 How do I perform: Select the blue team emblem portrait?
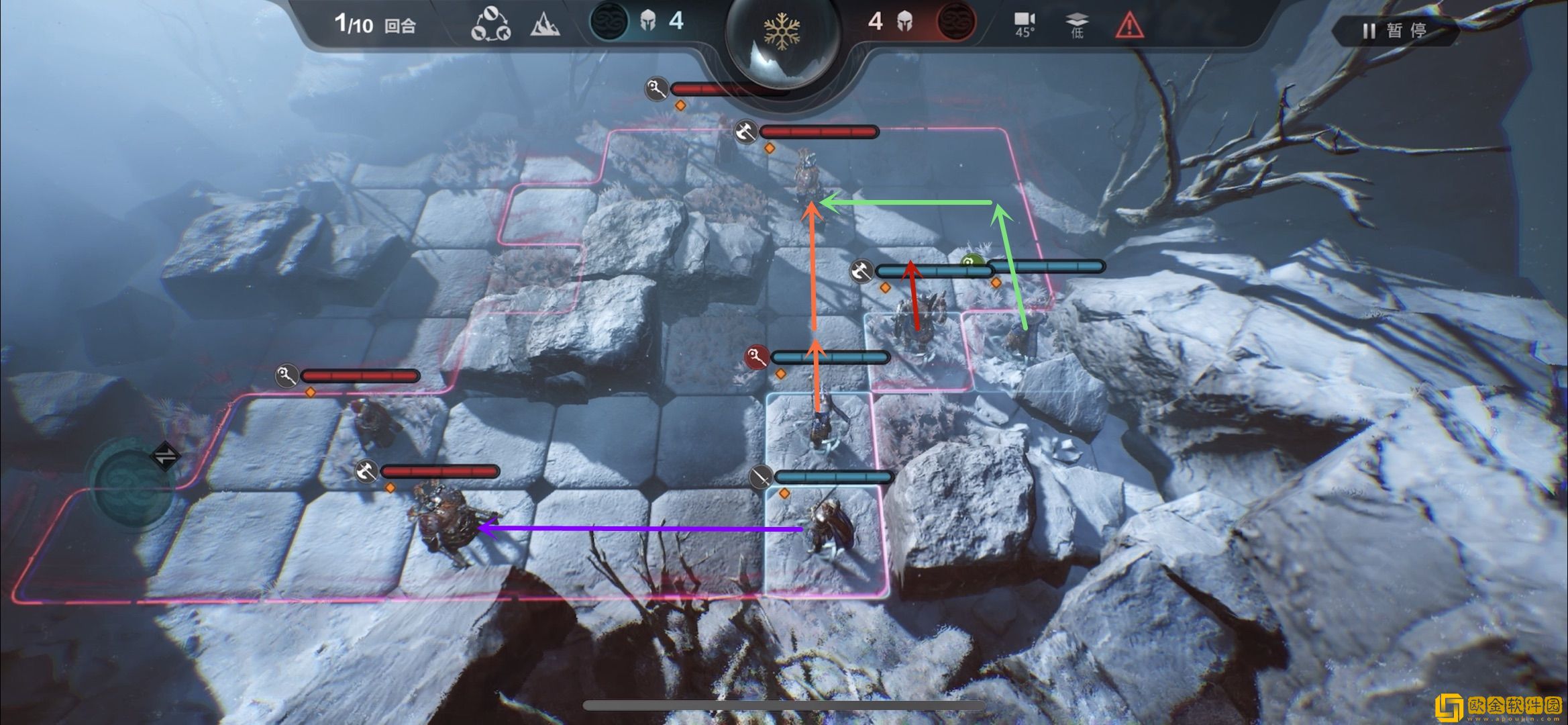pos(609,21)
